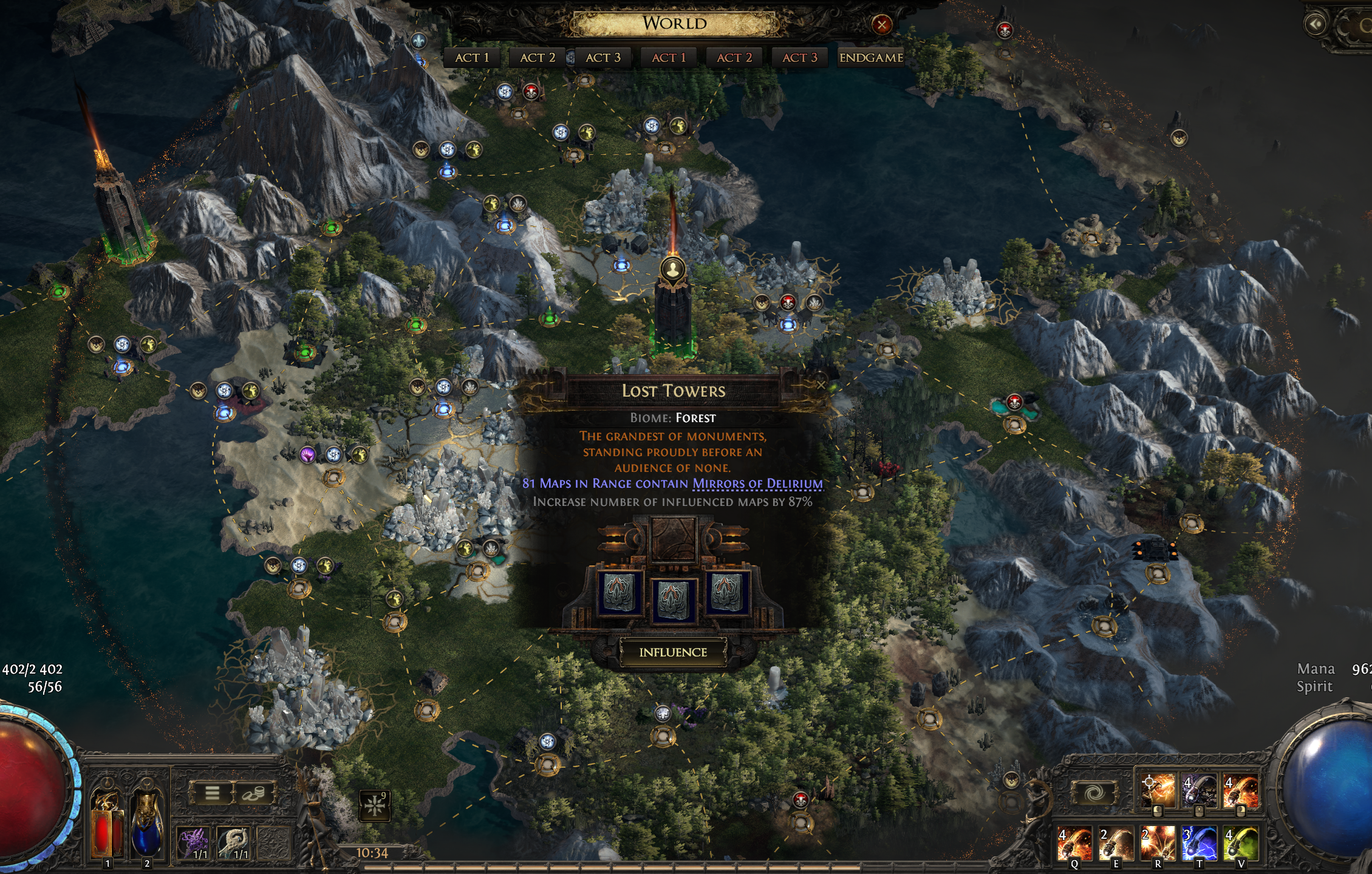Click the cross icon showing 9

374,806
